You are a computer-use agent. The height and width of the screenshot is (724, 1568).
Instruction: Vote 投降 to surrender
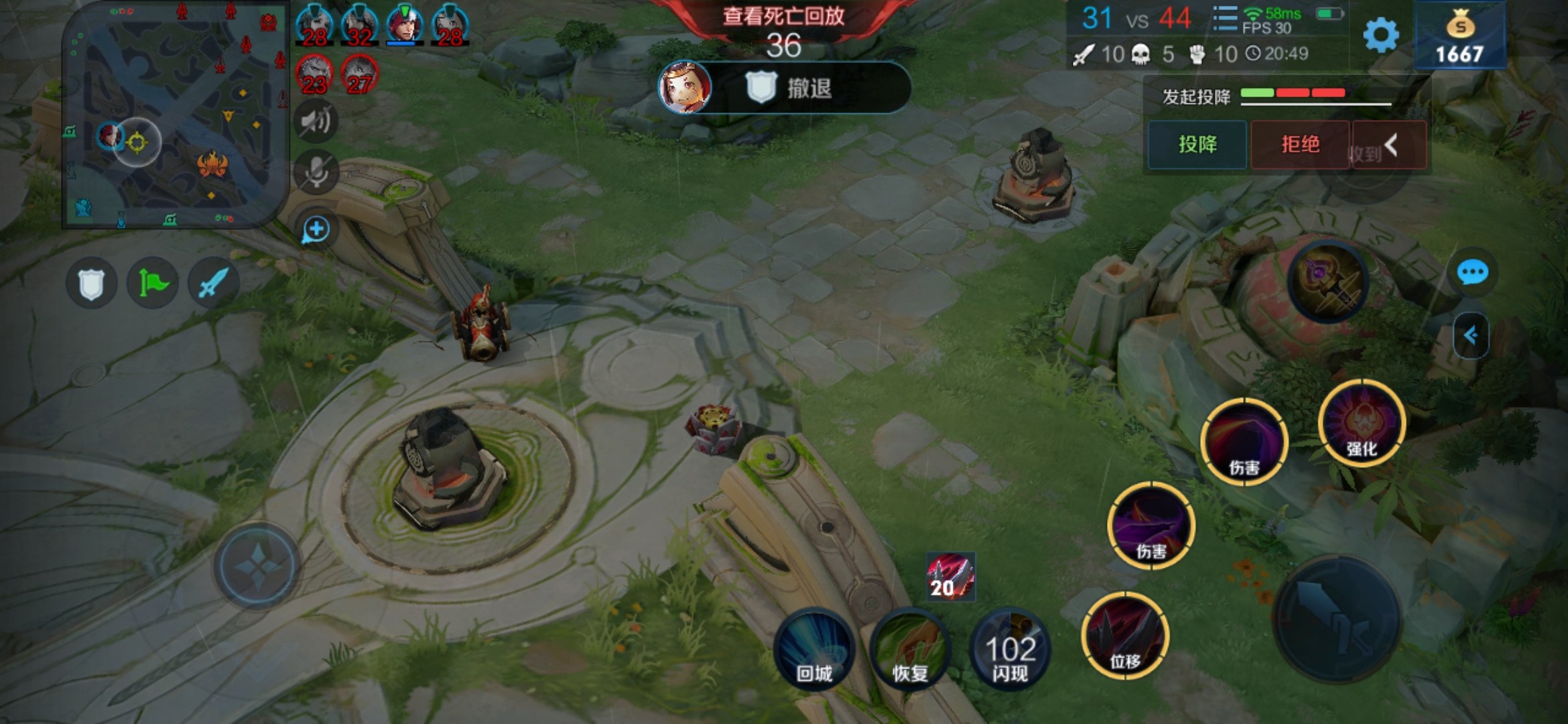pyautogui.click(x=1197, y=144)
